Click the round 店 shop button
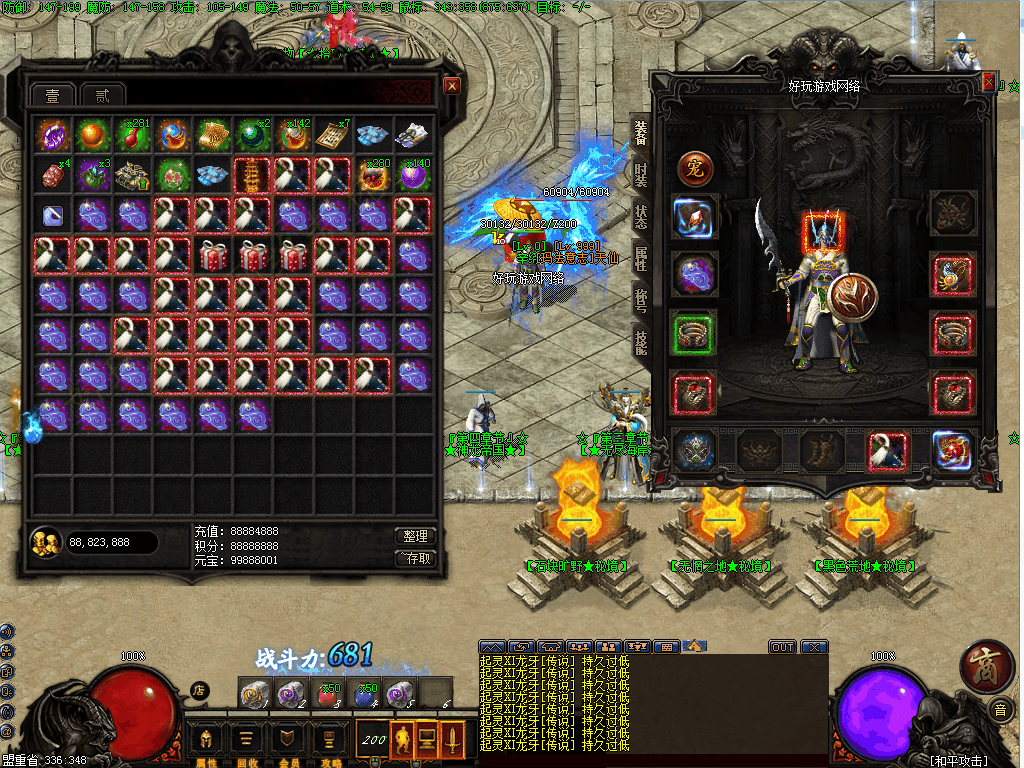The width and height of the screenshot is (1024, 768). pos(198,689)
